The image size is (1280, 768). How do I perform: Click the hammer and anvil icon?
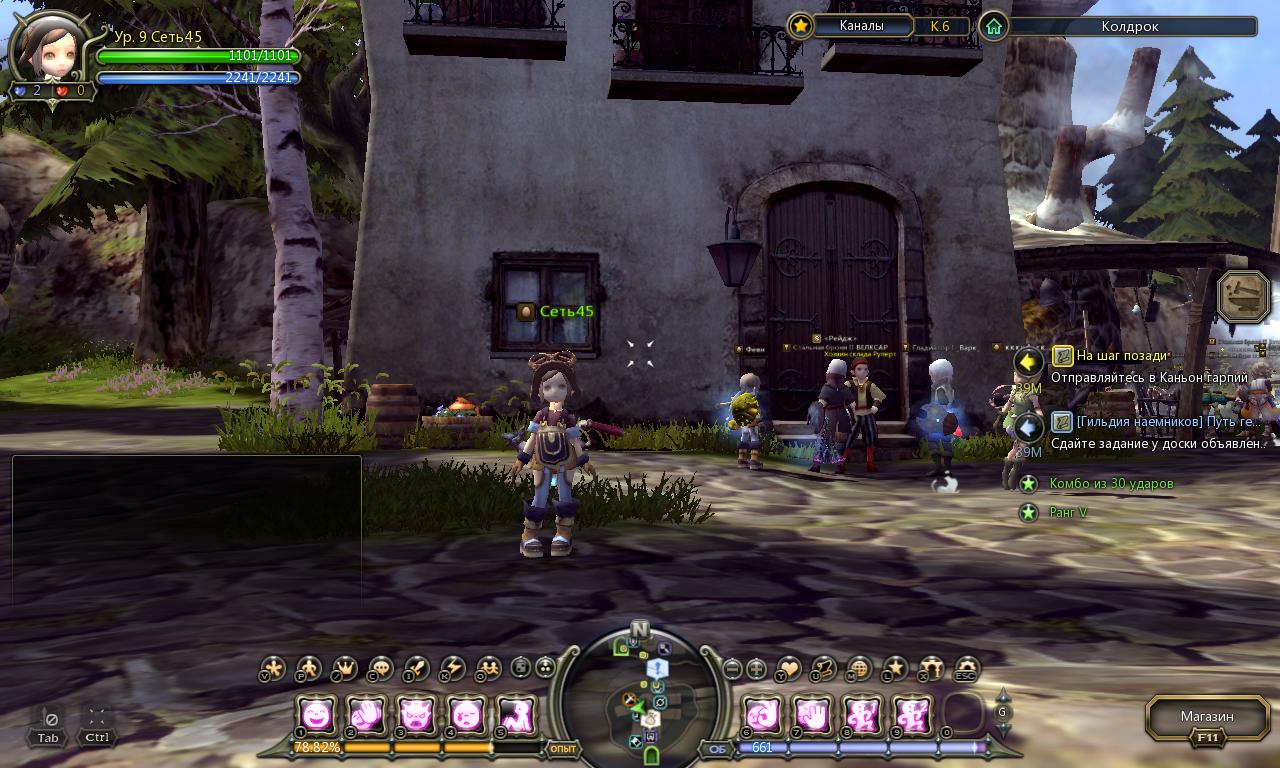pos(1243,295)
